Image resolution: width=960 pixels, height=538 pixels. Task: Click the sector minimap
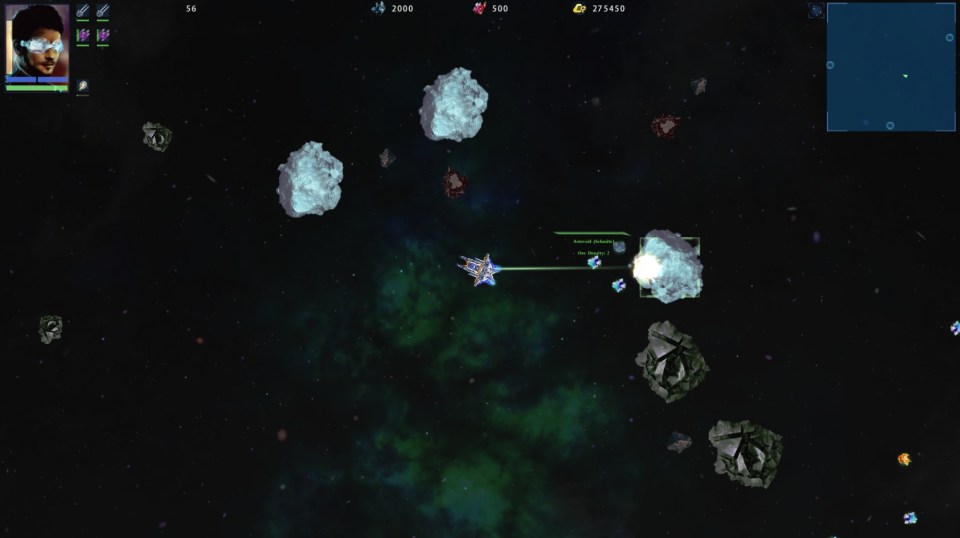(890, 66)
